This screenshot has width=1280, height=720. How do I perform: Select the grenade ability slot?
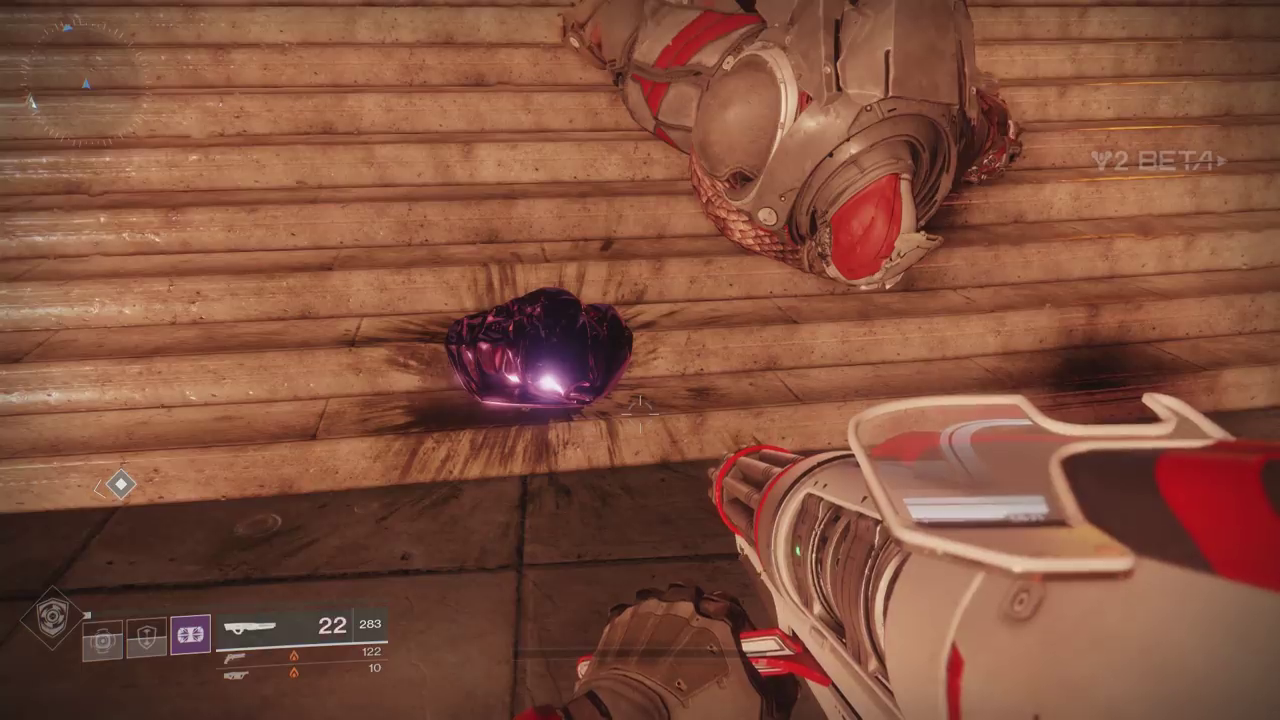(x=102, y=640)
